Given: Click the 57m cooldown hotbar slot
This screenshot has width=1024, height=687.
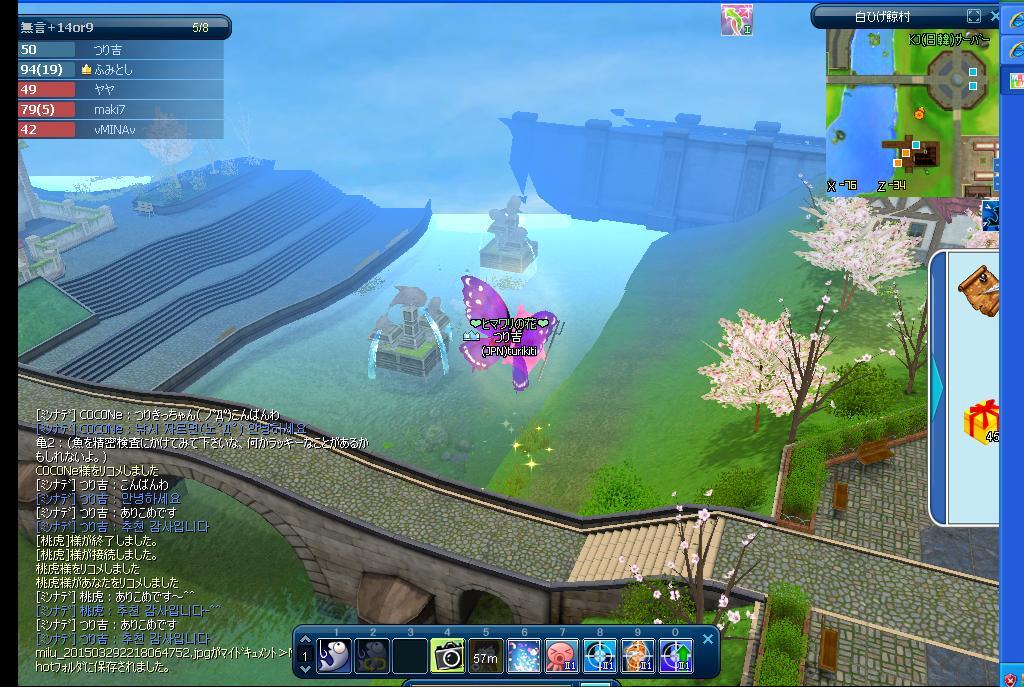Looking at the screenshot, I should click(485, 656).
